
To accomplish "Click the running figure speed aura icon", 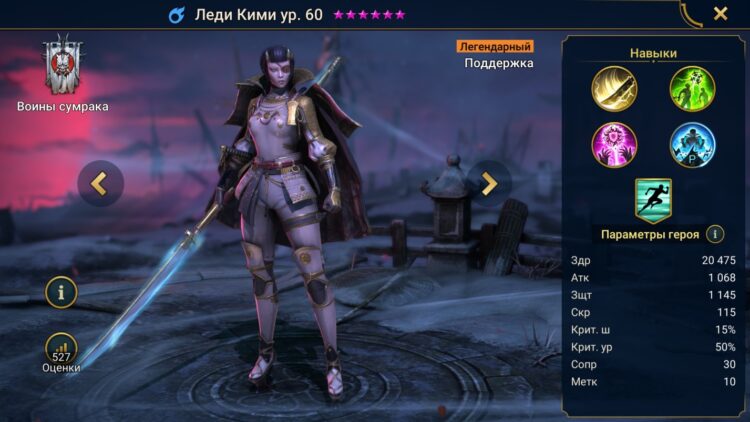I will coord(653,199).
